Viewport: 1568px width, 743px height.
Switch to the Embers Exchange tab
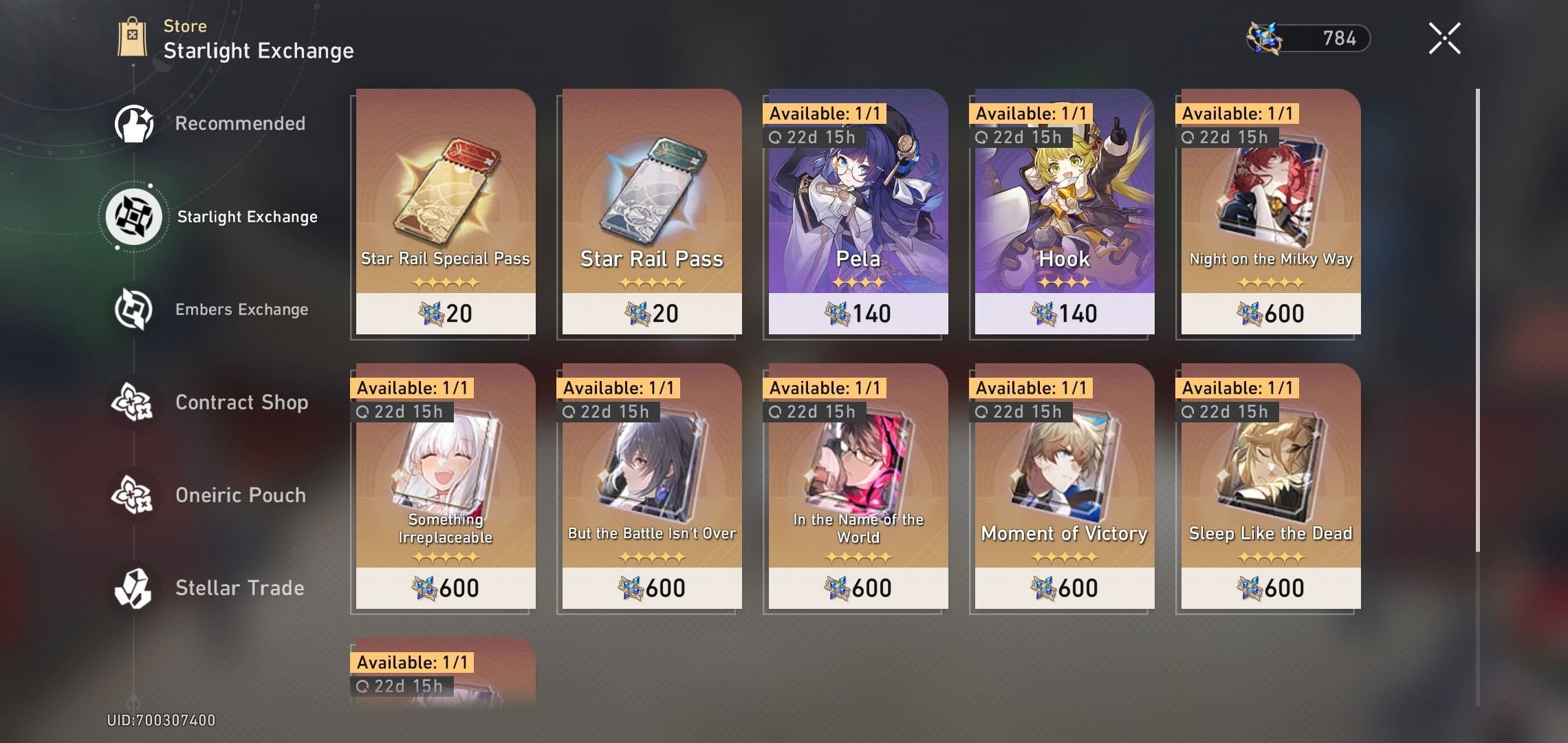click(x=242, y=309)
